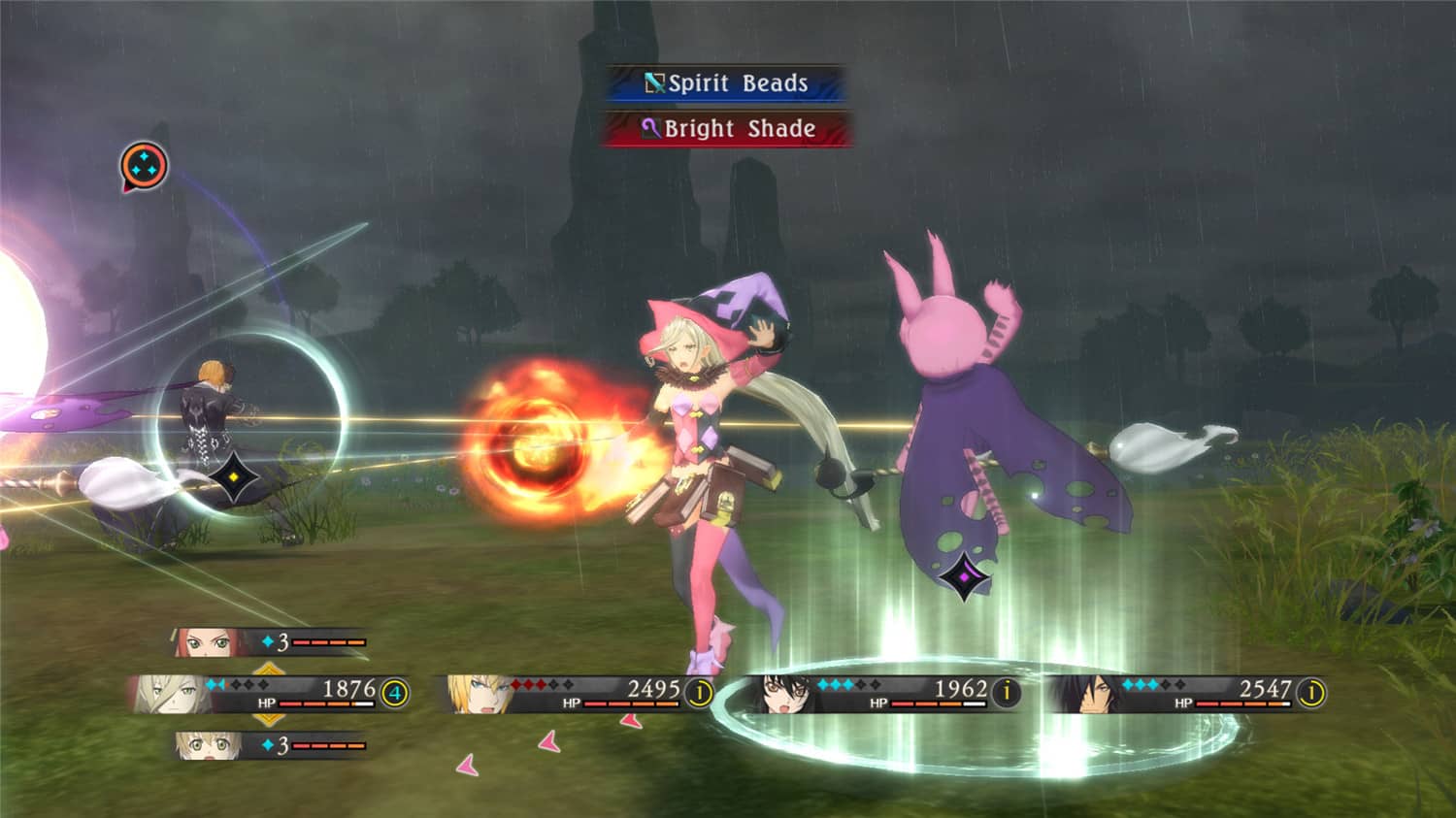The image size is (1456, 818).
Task: Toggle the yellow diamond marker near Eizen
Action: [232, 474]
